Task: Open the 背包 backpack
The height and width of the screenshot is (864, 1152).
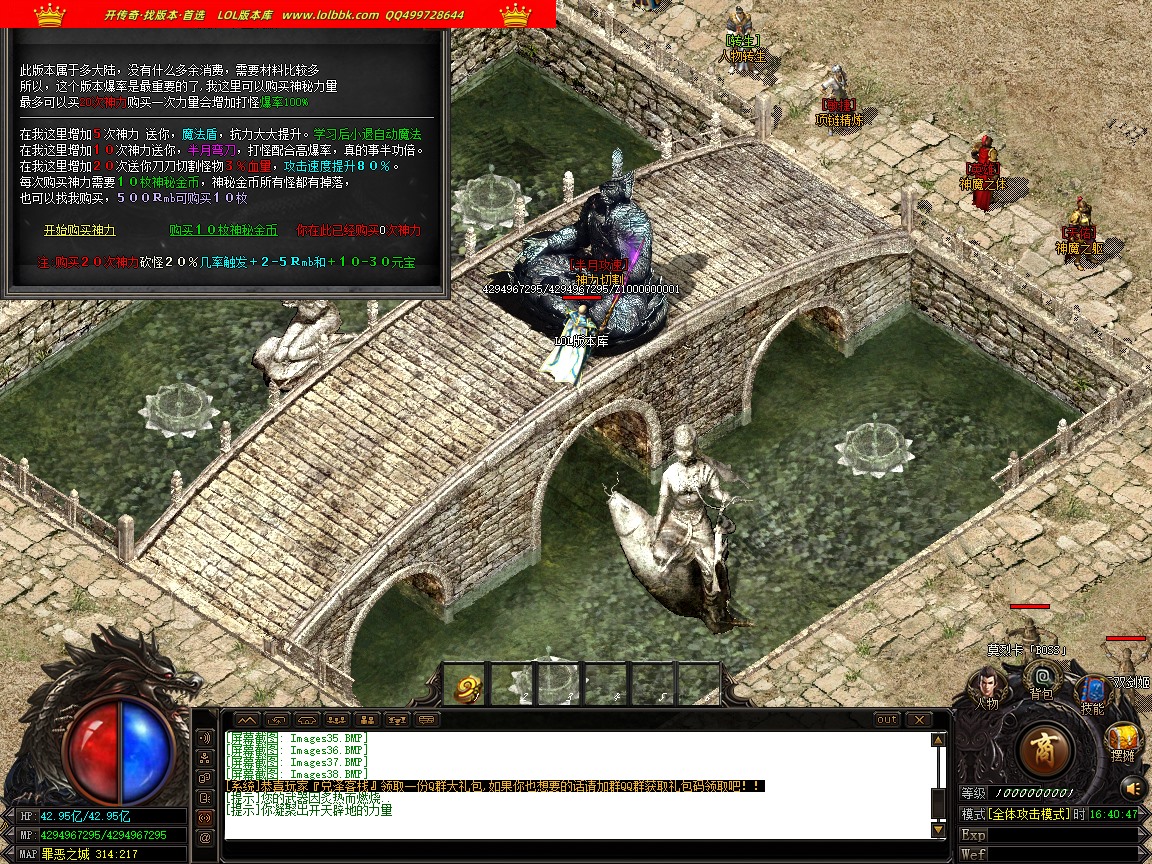Action: click(1041, 680)
